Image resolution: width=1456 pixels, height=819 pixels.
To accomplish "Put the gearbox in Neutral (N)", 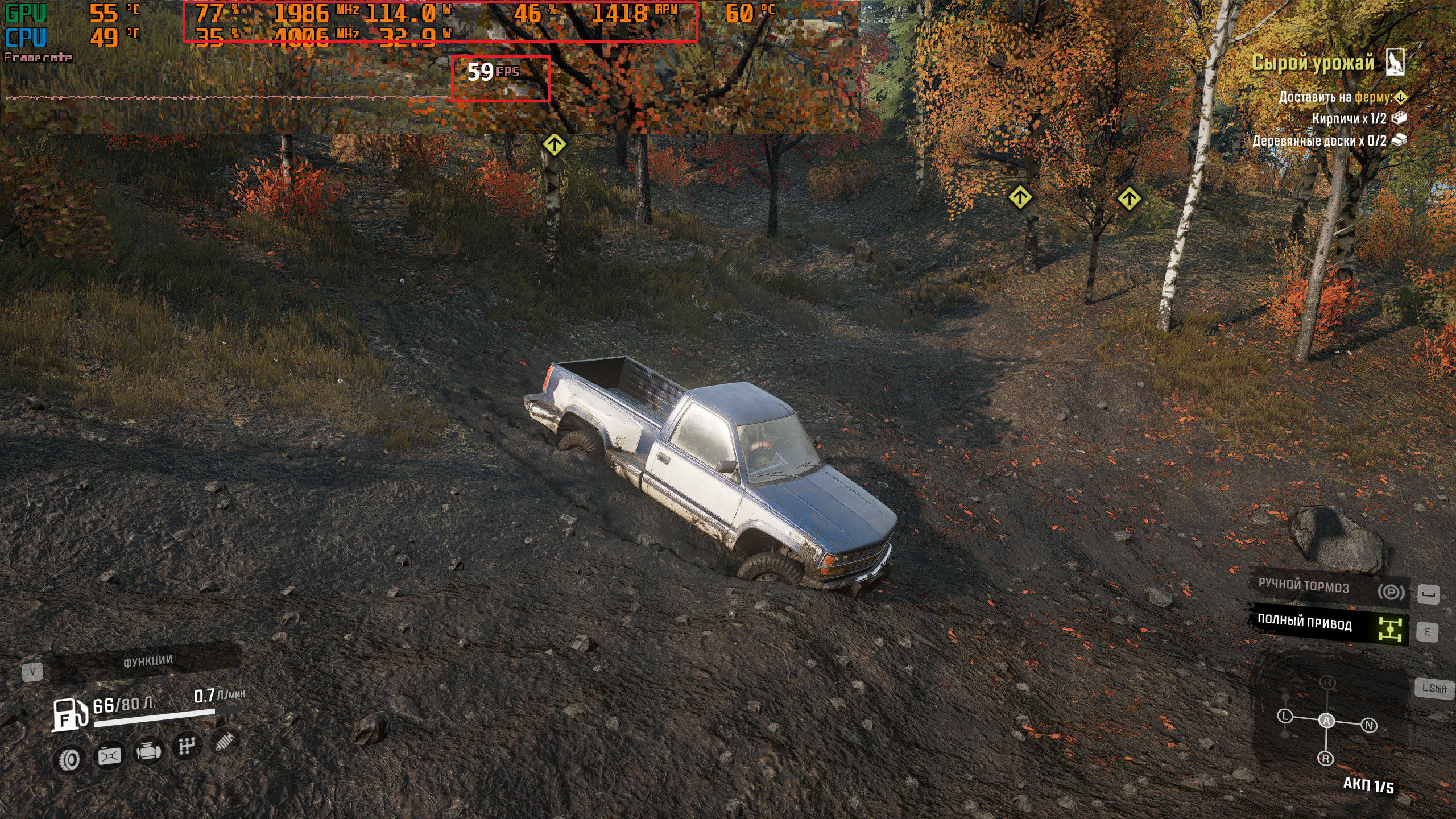I will click(x=1369, y=725).
